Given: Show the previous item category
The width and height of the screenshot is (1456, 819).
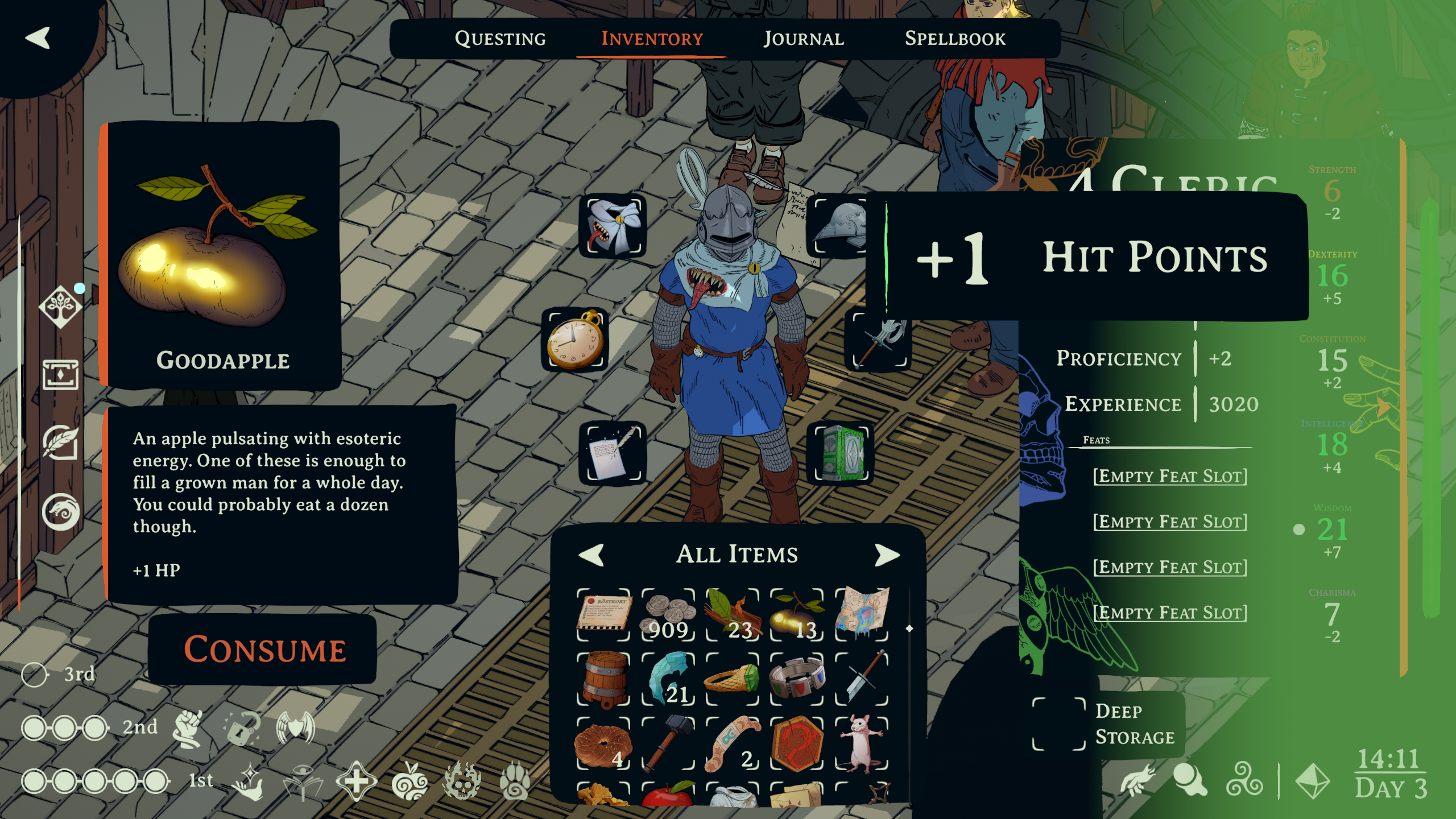Looking at the screenshot, I should click(x=591, y=555).
